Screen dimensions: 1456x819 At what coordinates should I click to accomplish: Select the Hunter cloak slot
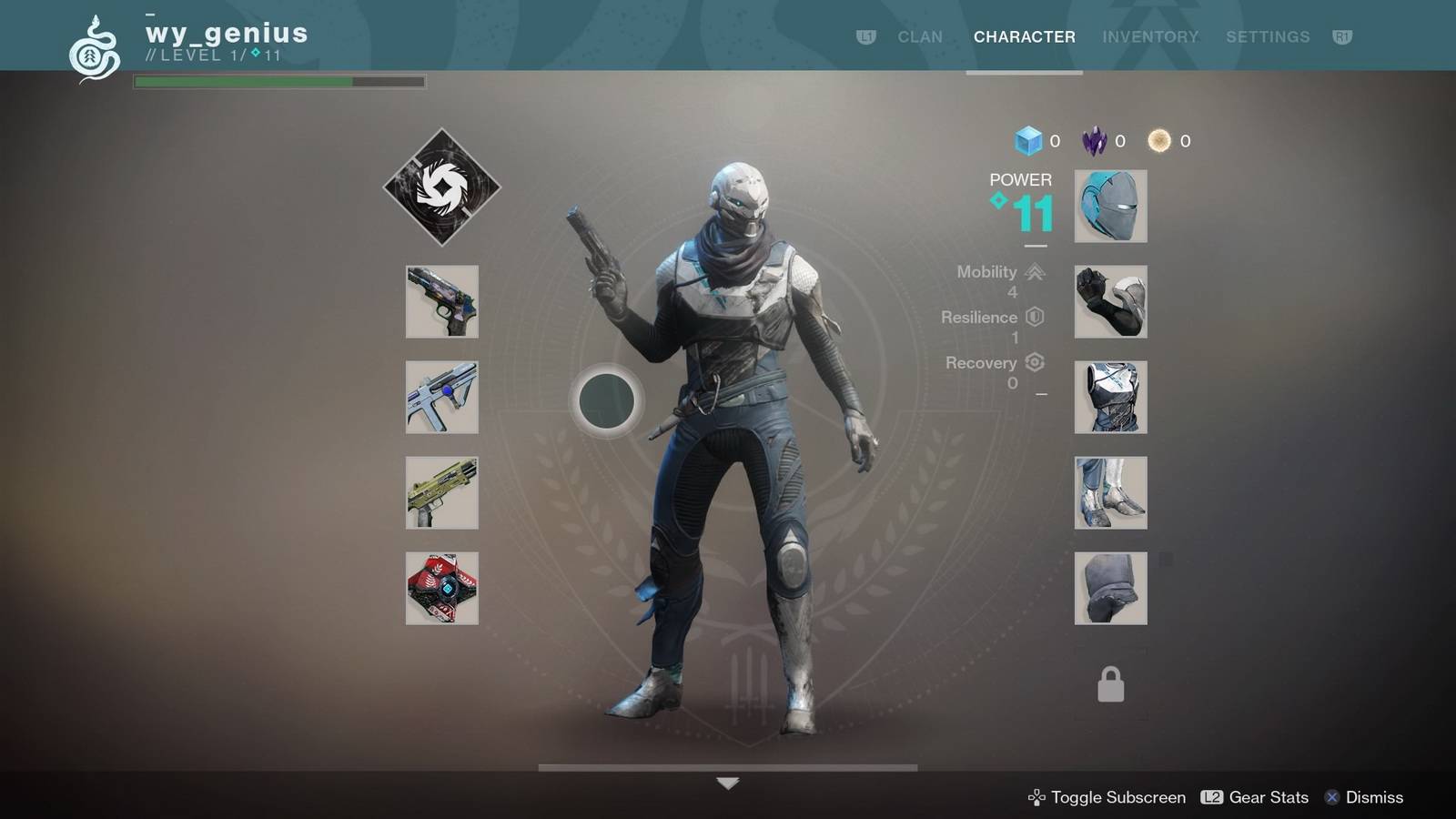(1110, 589)
